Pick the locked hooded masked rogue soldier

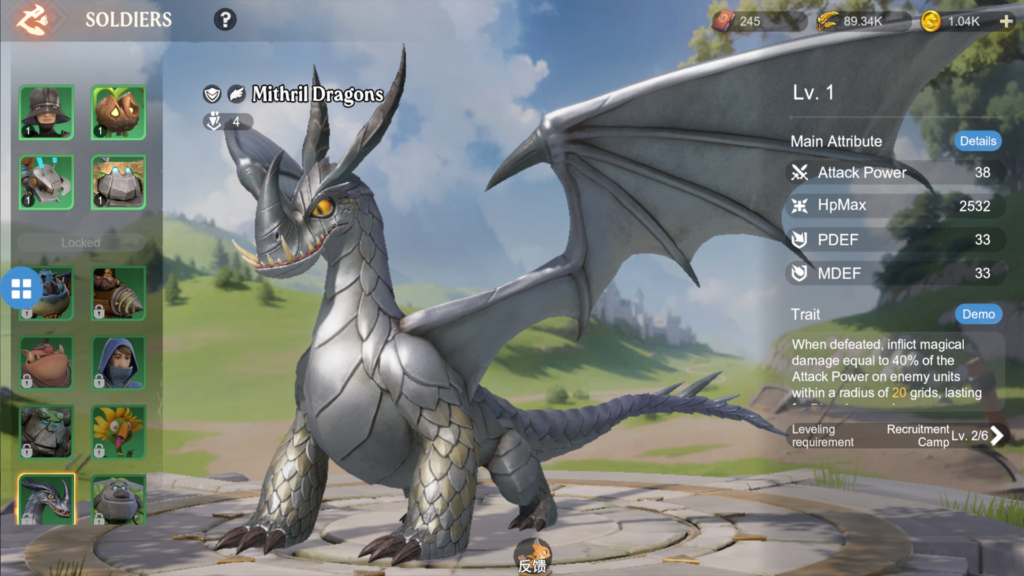pos(119,362)
